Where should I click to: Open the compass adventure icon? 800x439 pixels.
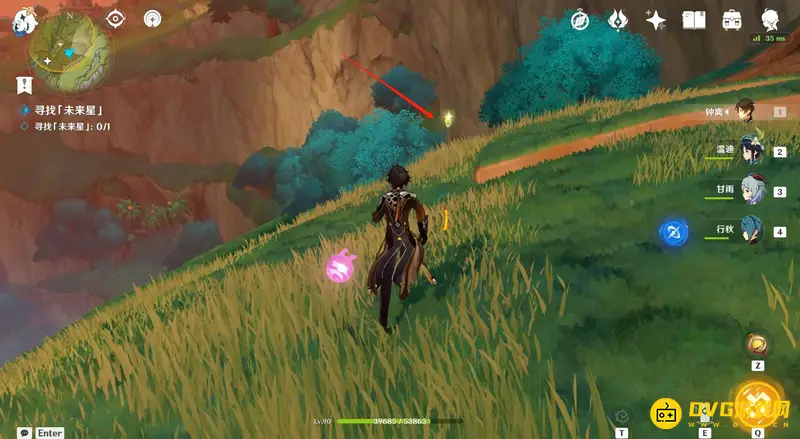tap(580, 20)
